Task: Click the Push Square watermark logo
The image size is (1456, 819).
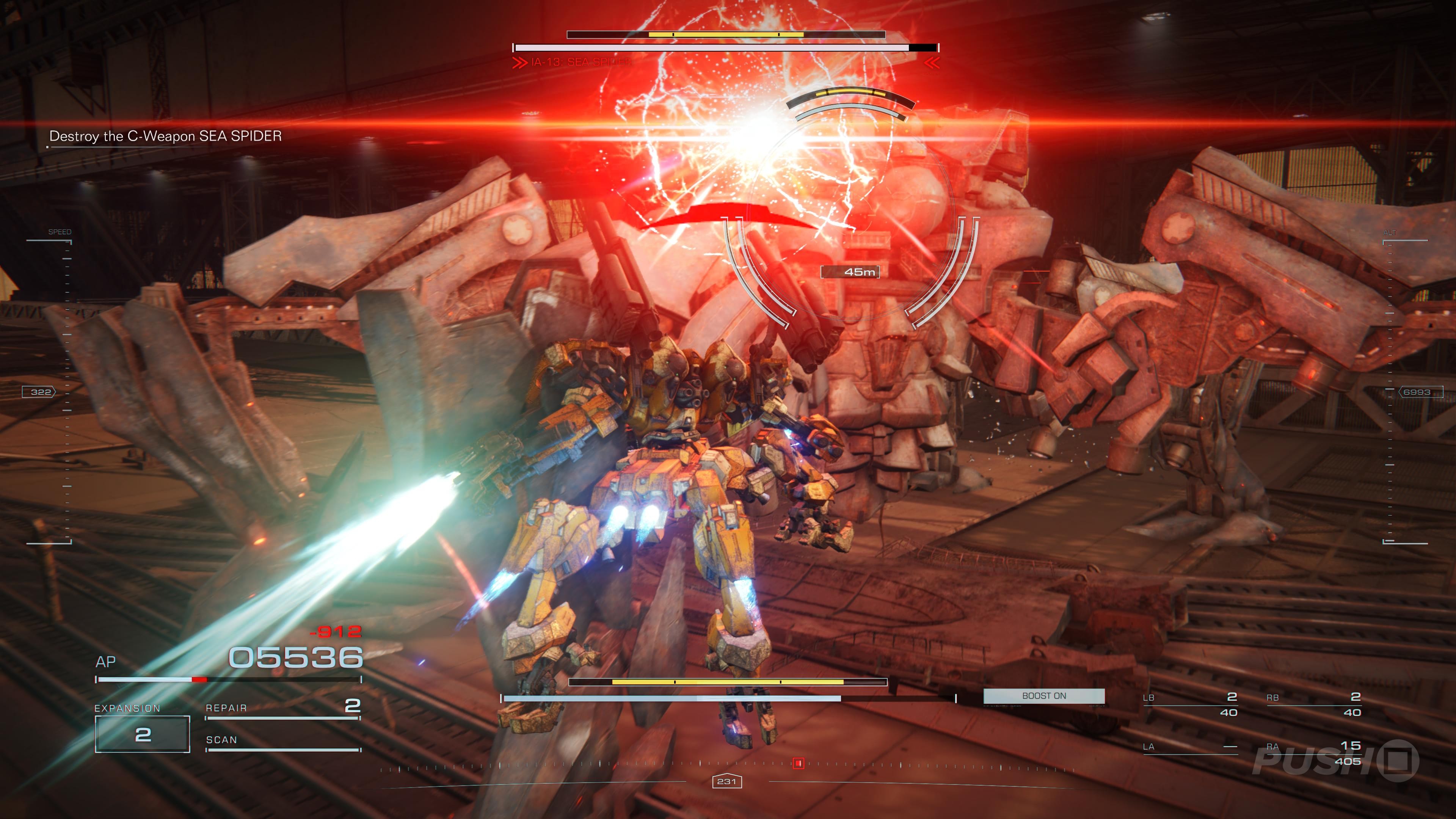Action: click(x=1335, y=761)
